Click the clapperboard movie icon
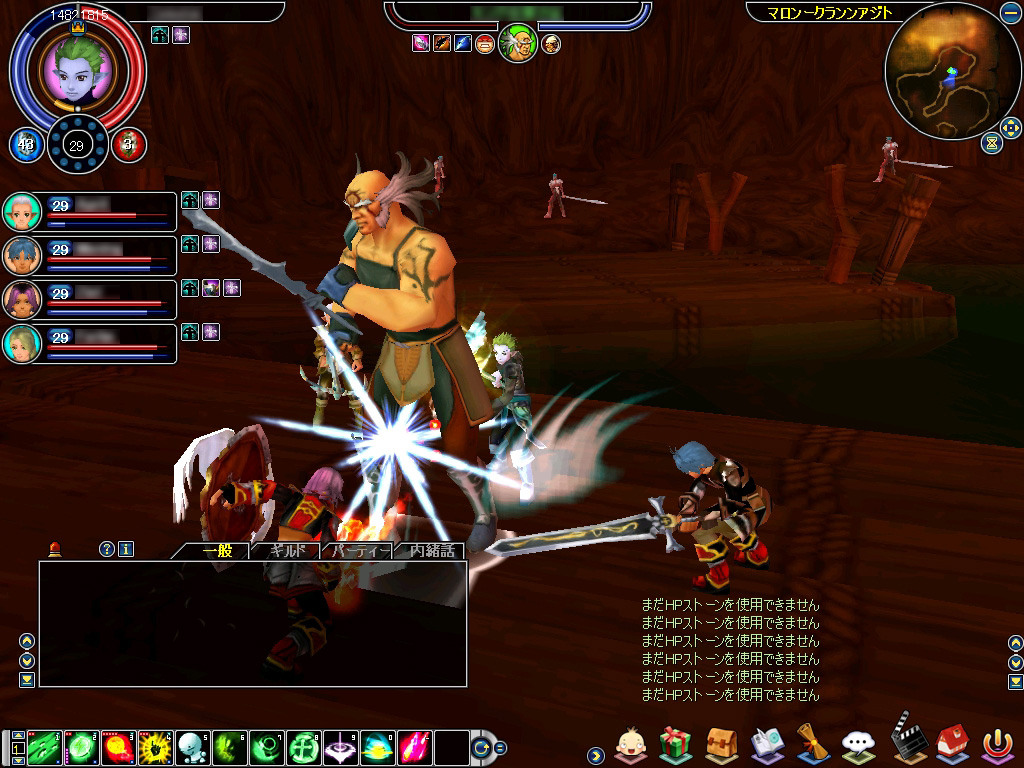1024x768 pixels. 906,740
